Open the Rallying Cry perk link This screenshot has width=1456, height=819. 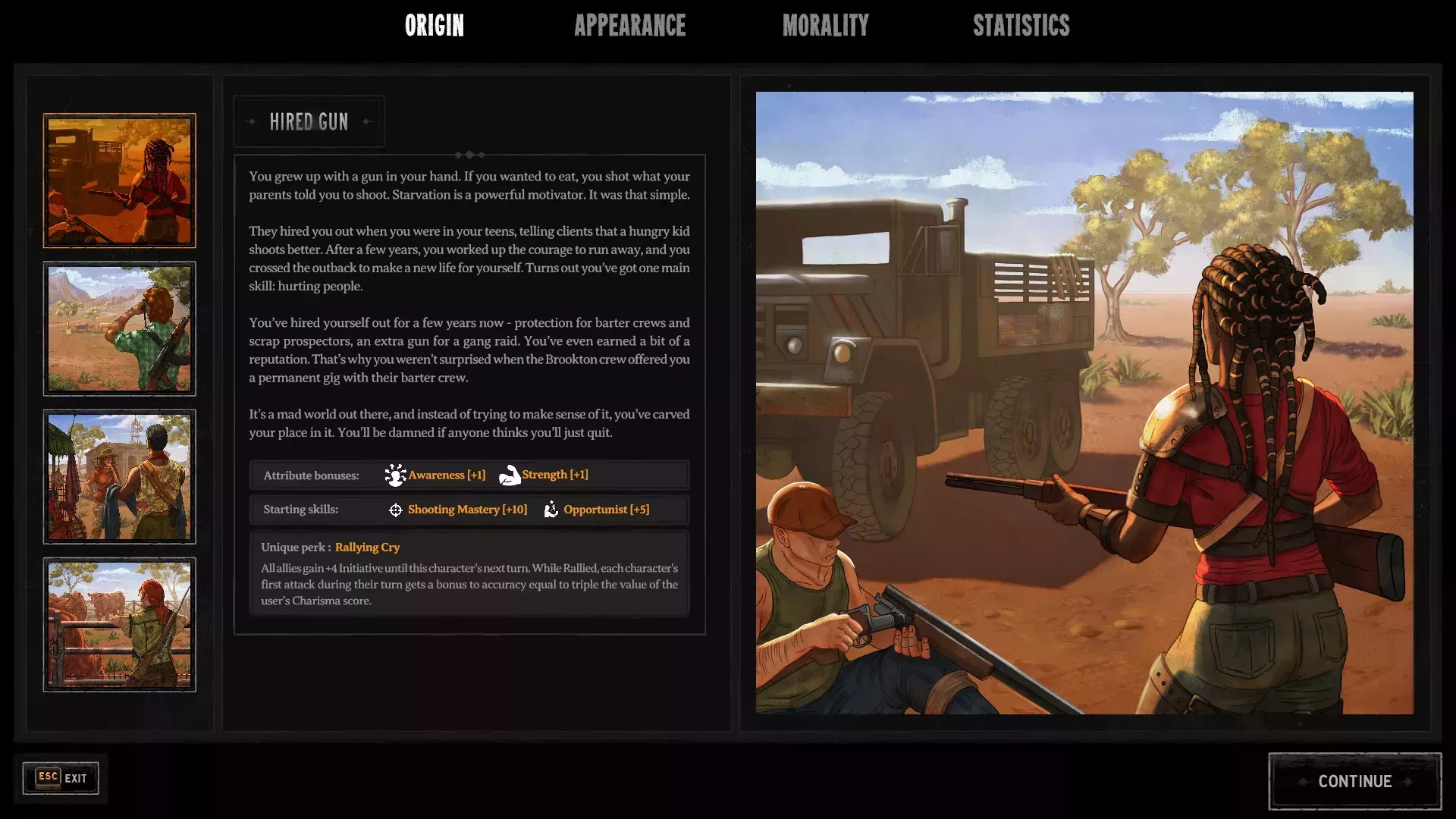point(368,547)
